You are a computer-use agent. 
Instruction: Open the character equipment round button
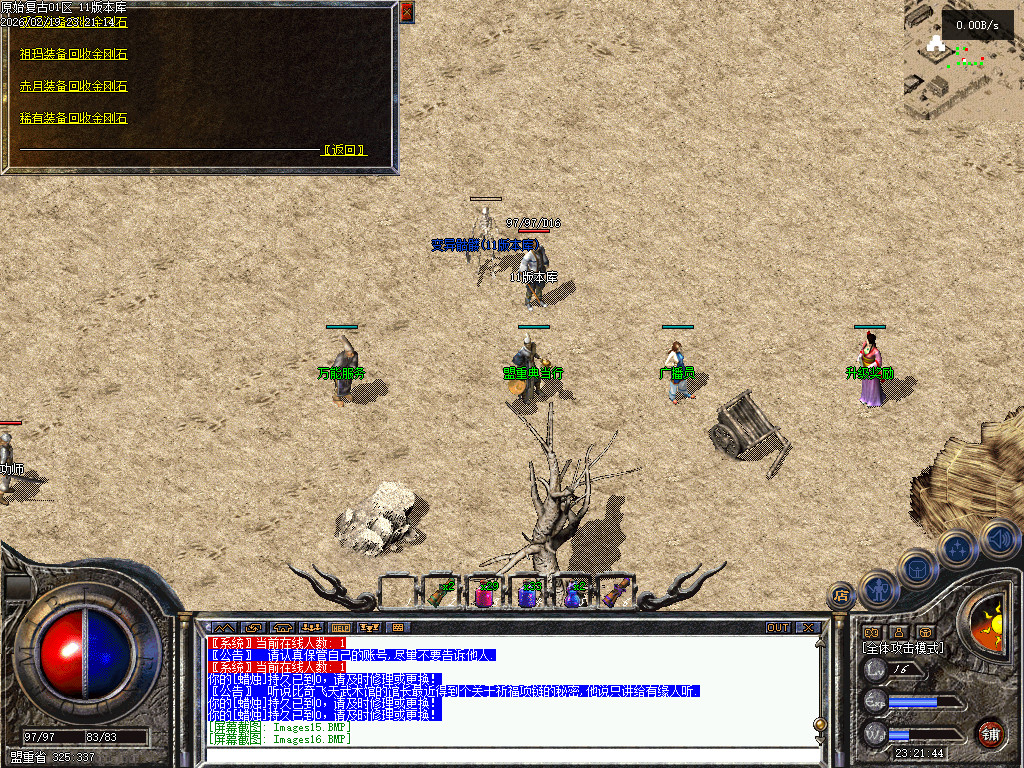click(x=879, y=591)
